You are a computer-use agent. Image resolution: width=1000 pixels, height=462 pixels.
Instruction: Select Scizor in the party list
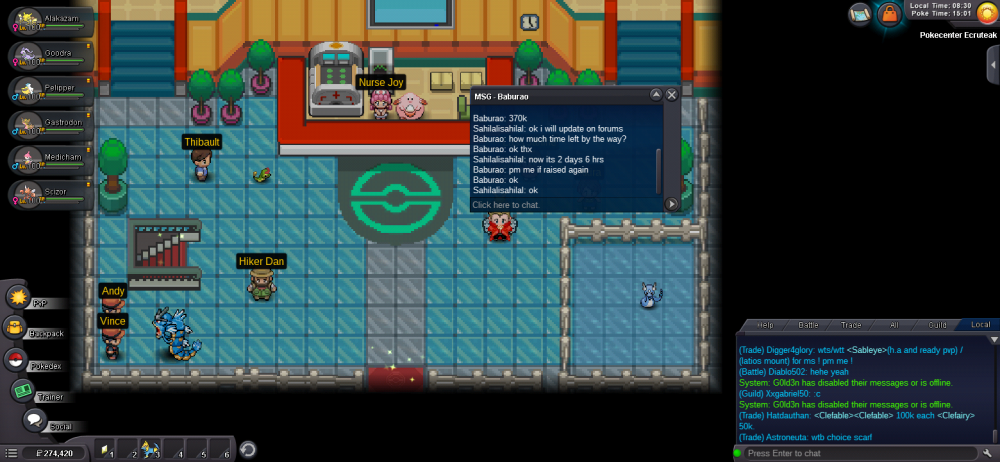(48, 192)
